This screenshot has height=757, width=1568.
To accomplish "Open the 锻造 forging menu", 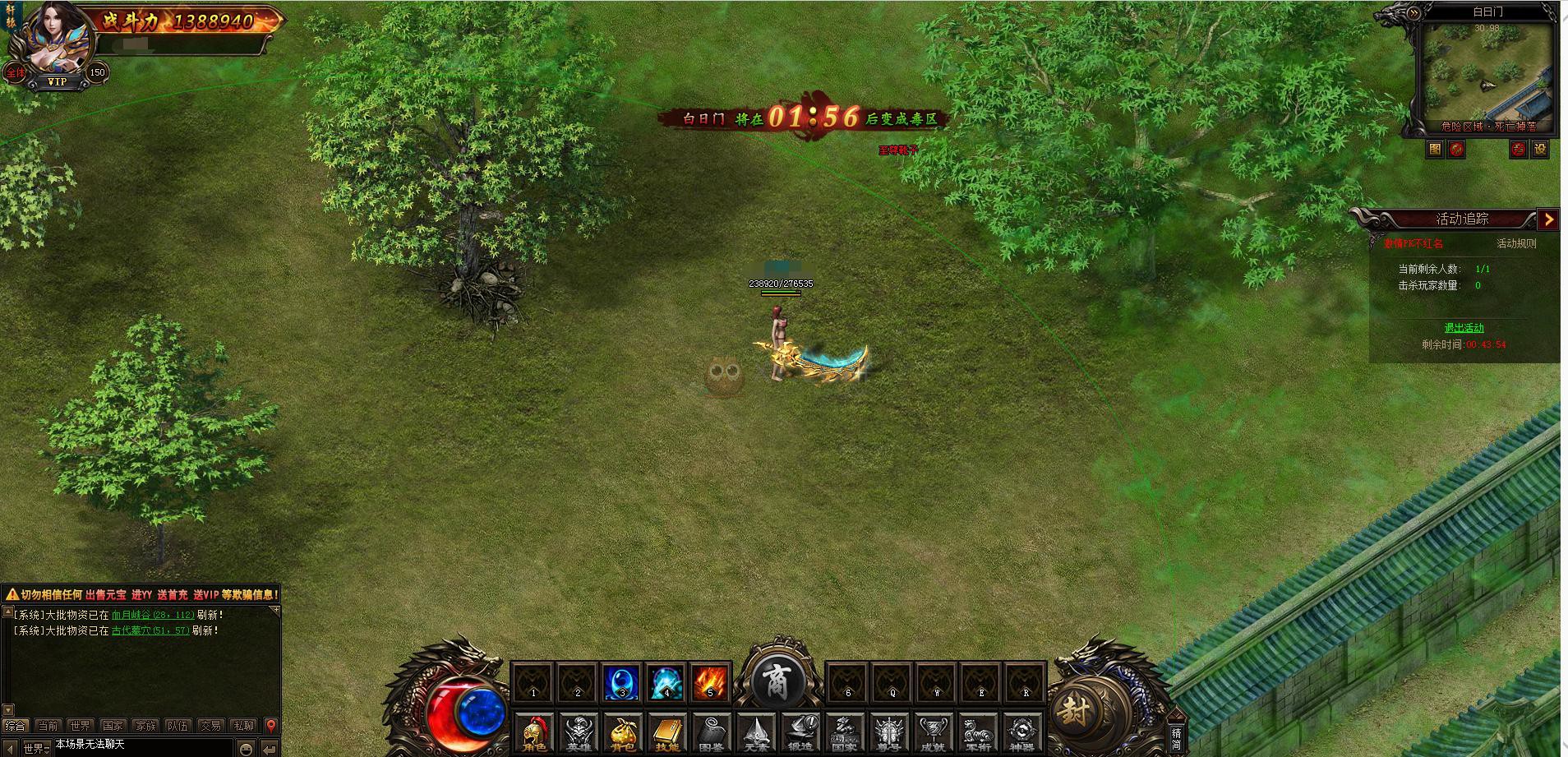I will coord(800,732).
